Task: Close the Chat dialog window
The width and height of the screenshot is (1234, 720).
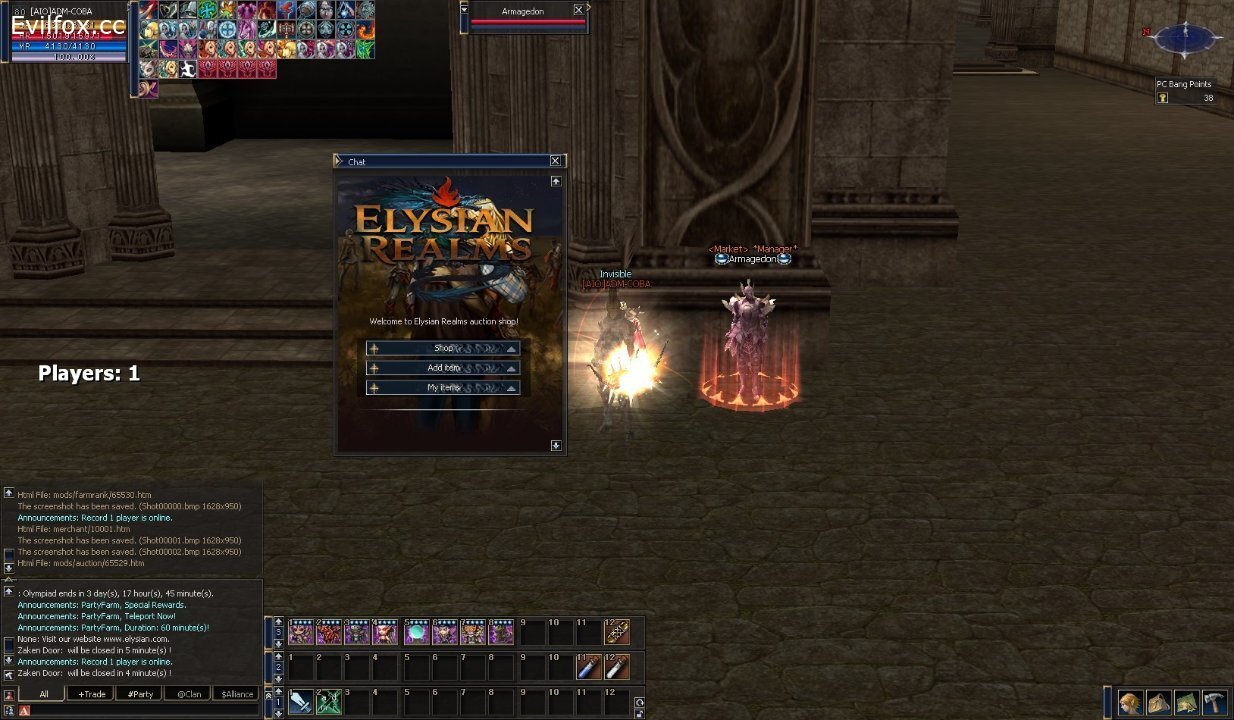Action: [x=555, y=161]
